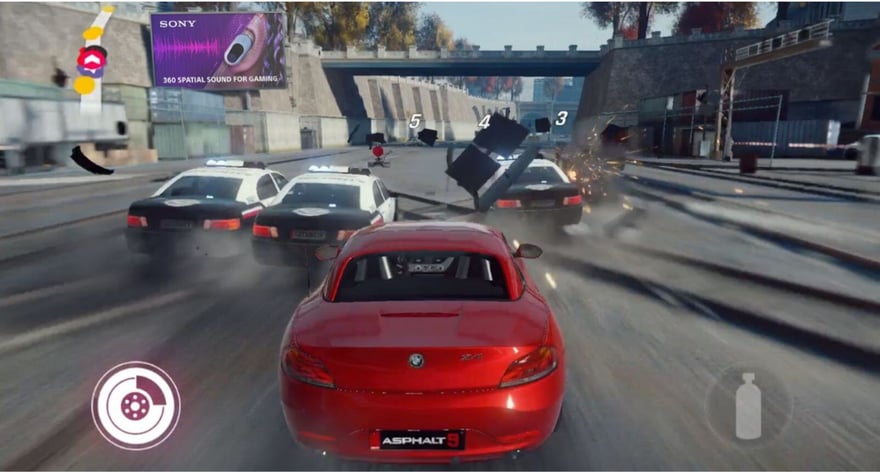Tap the brake drift button
The width and height of the screenshot is (880, 472).
pos(136,405)
